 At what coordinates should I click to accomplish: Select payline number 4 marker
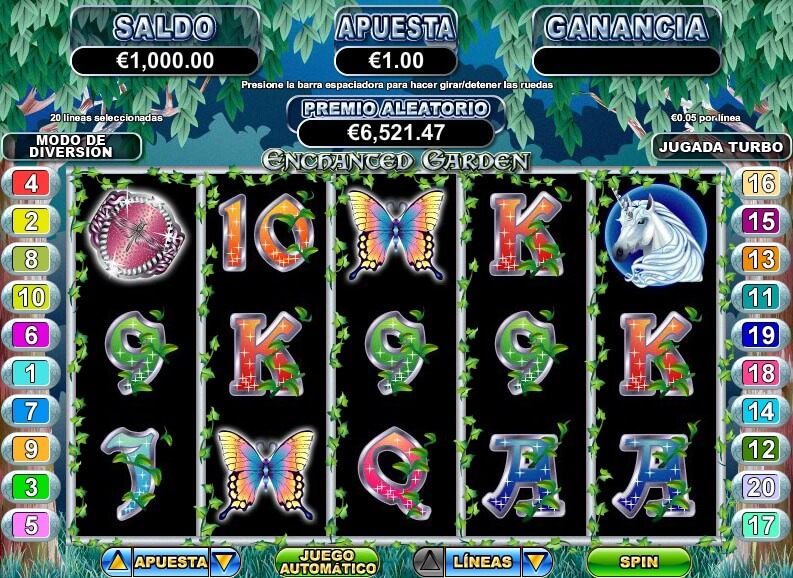point(31,184)
